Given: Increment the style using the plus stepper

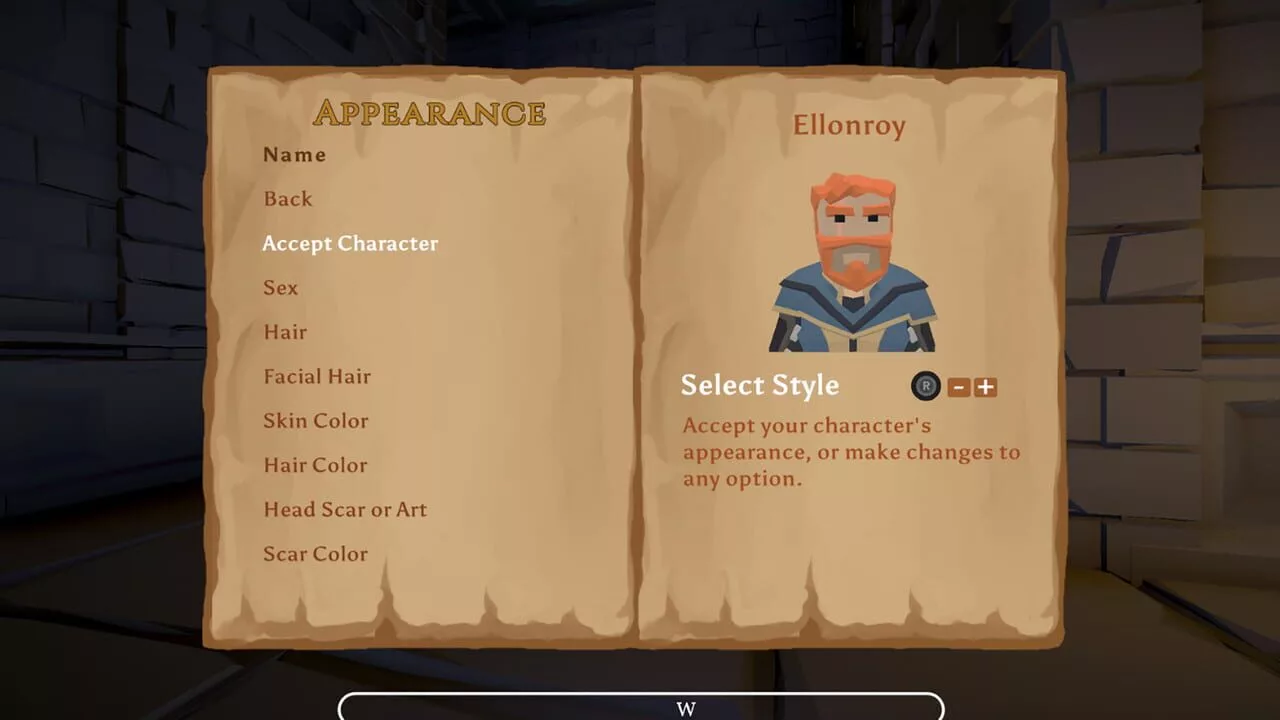Looking at the screenshot, I should click(985, 387).
